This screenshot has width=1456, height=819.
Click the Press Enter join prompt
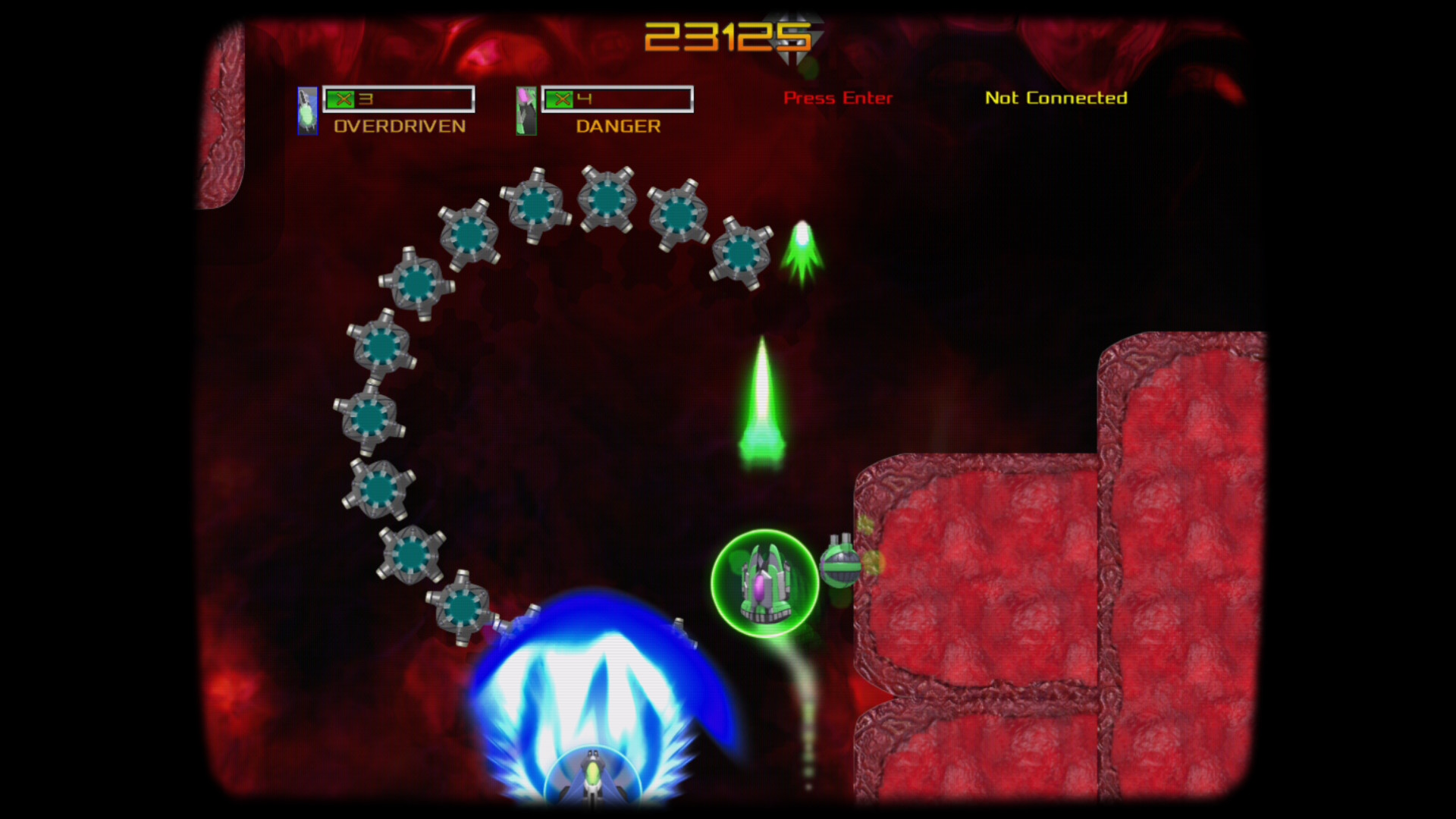tap(838, 98)
